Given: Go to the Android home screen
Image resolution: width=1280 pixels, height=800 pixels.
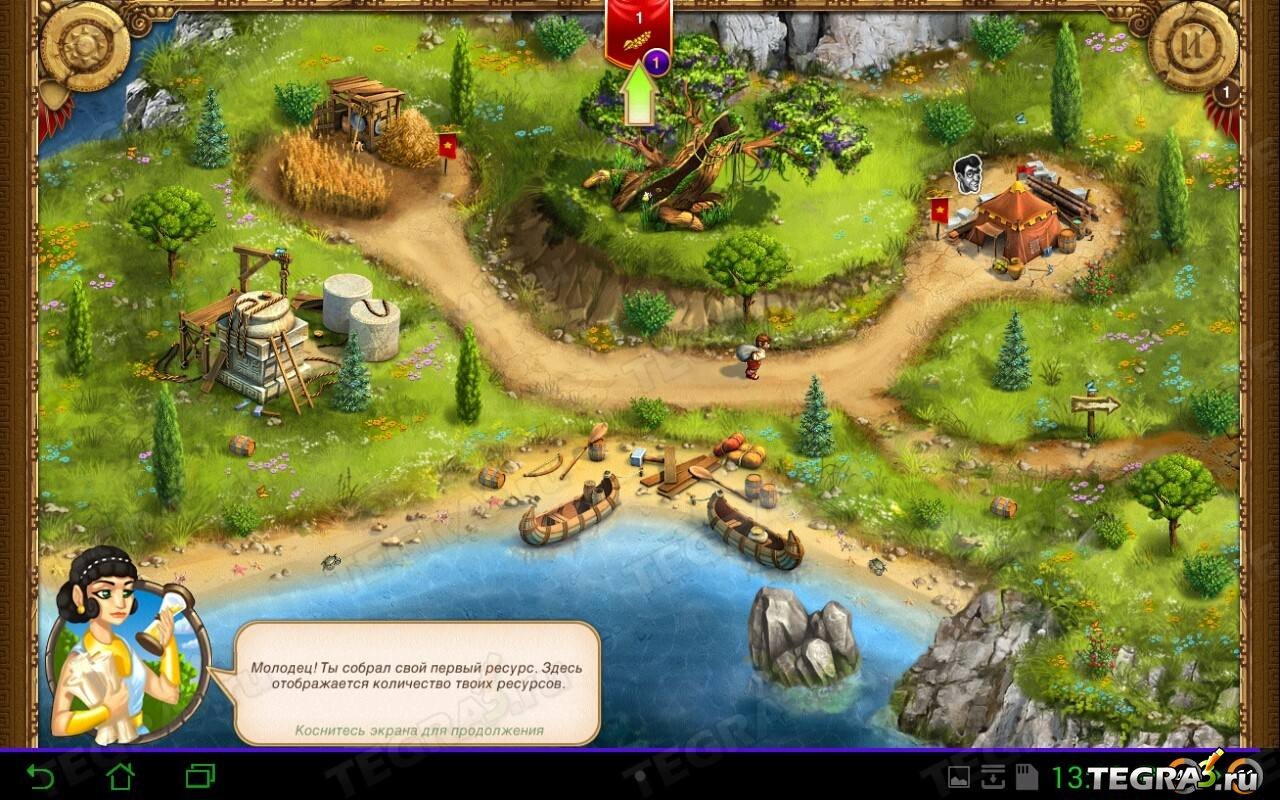Looking at the screenshot, I should (120, 775).
